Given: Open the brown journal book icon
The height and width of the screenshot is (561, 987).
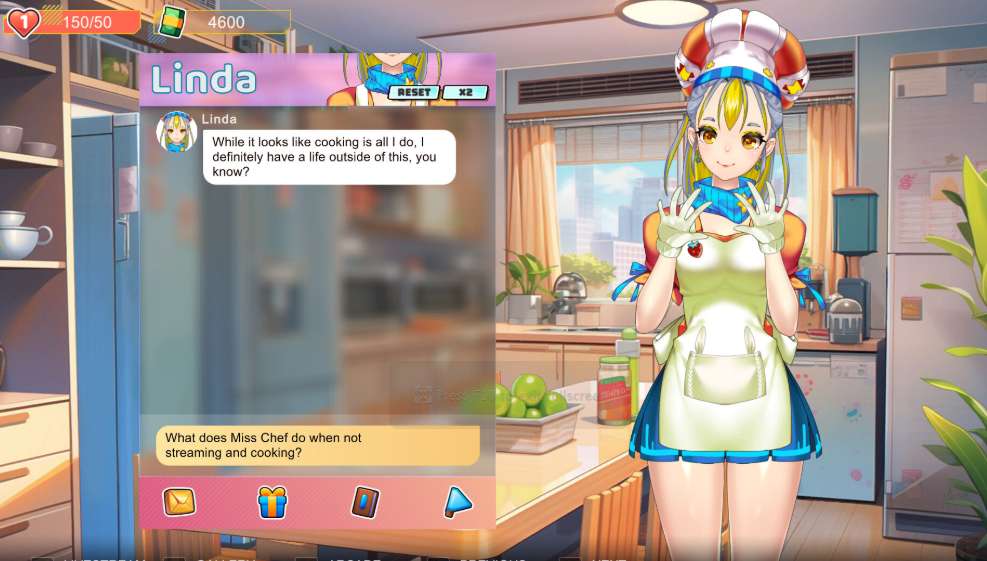Looking at the screenshot, I should click(365, 502).
